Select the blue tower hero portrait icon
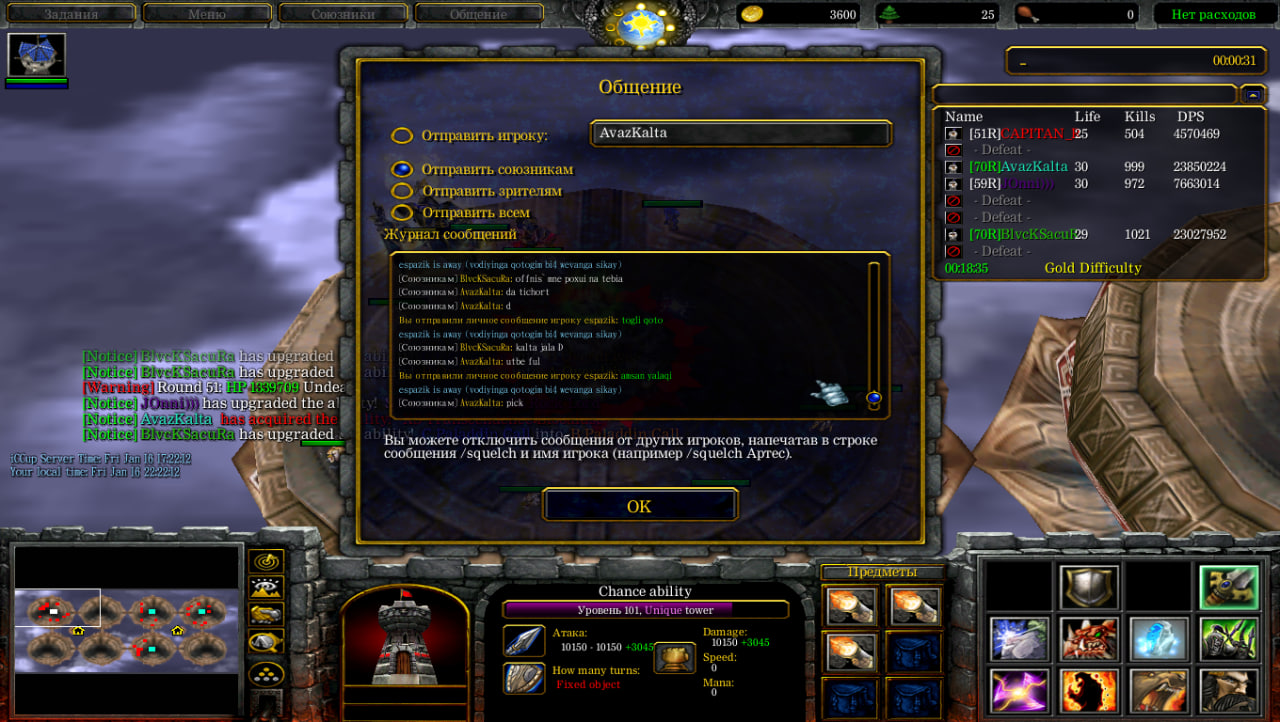Image resolution: width=1280 pixels, height=722 pixels. coord(37,56)
